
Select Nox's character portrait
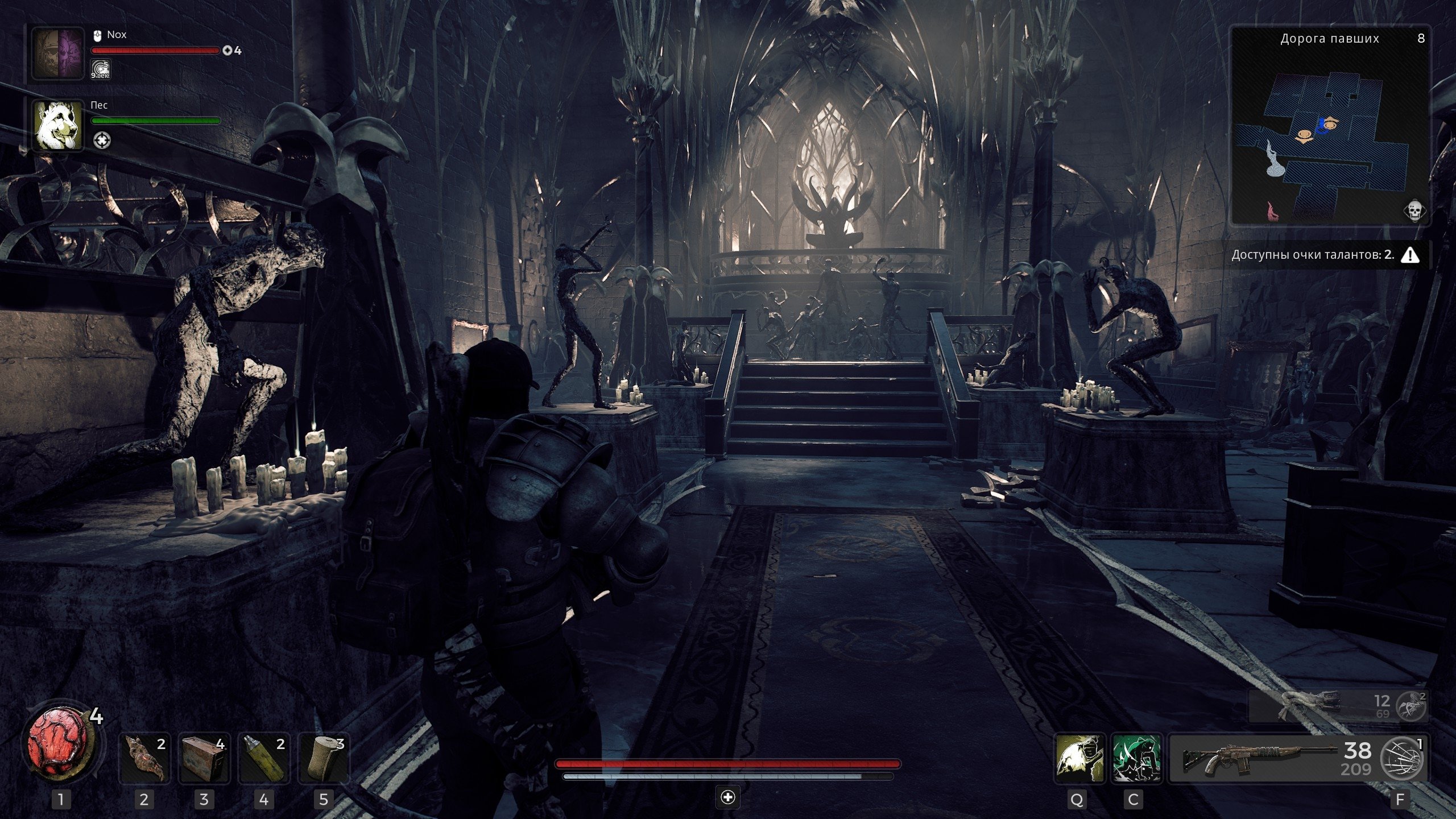click(x=57, y=54)
